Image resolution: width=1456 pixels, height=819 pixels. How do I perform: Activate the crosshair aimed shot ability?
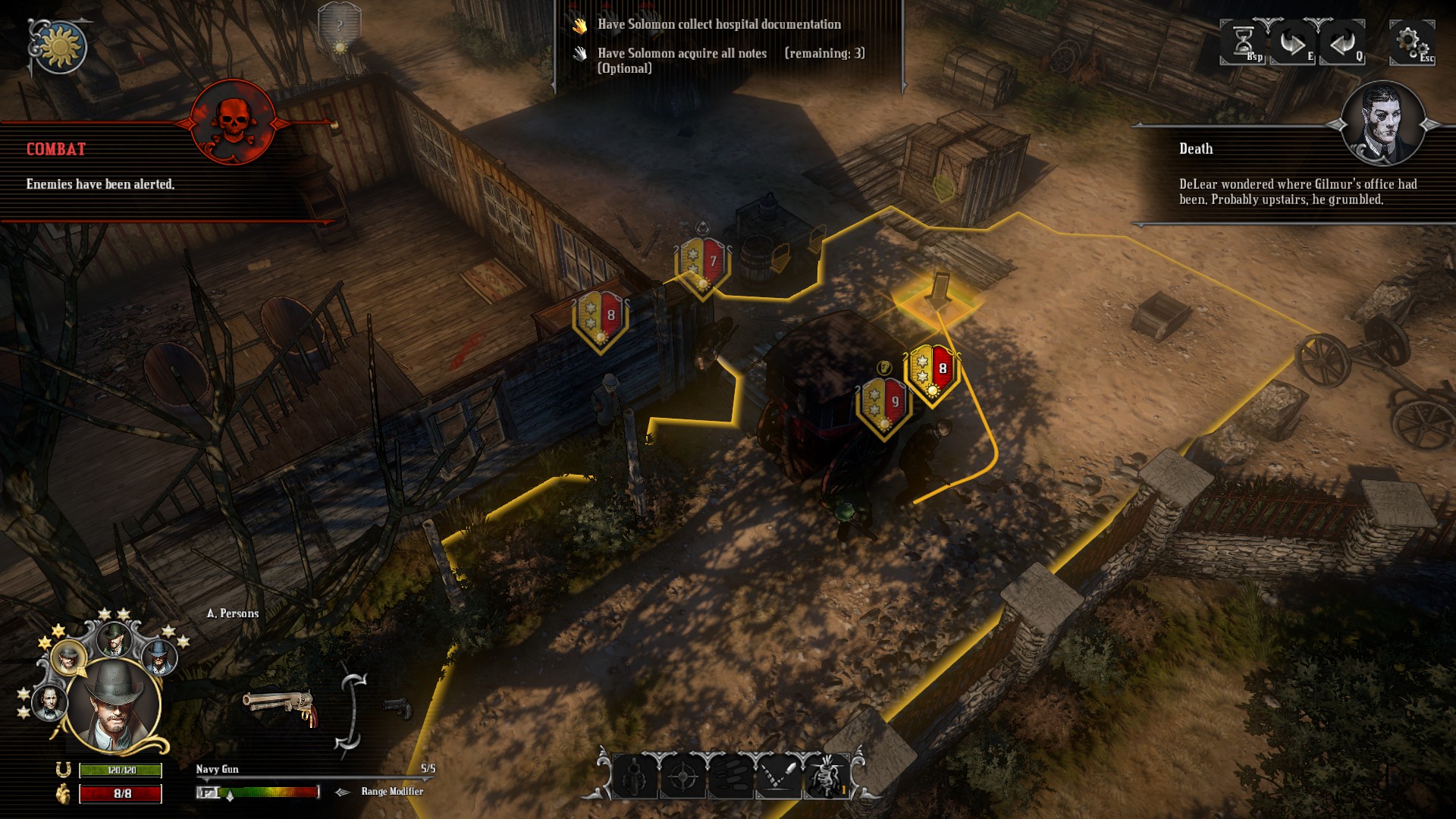click(x=683, y=776)
